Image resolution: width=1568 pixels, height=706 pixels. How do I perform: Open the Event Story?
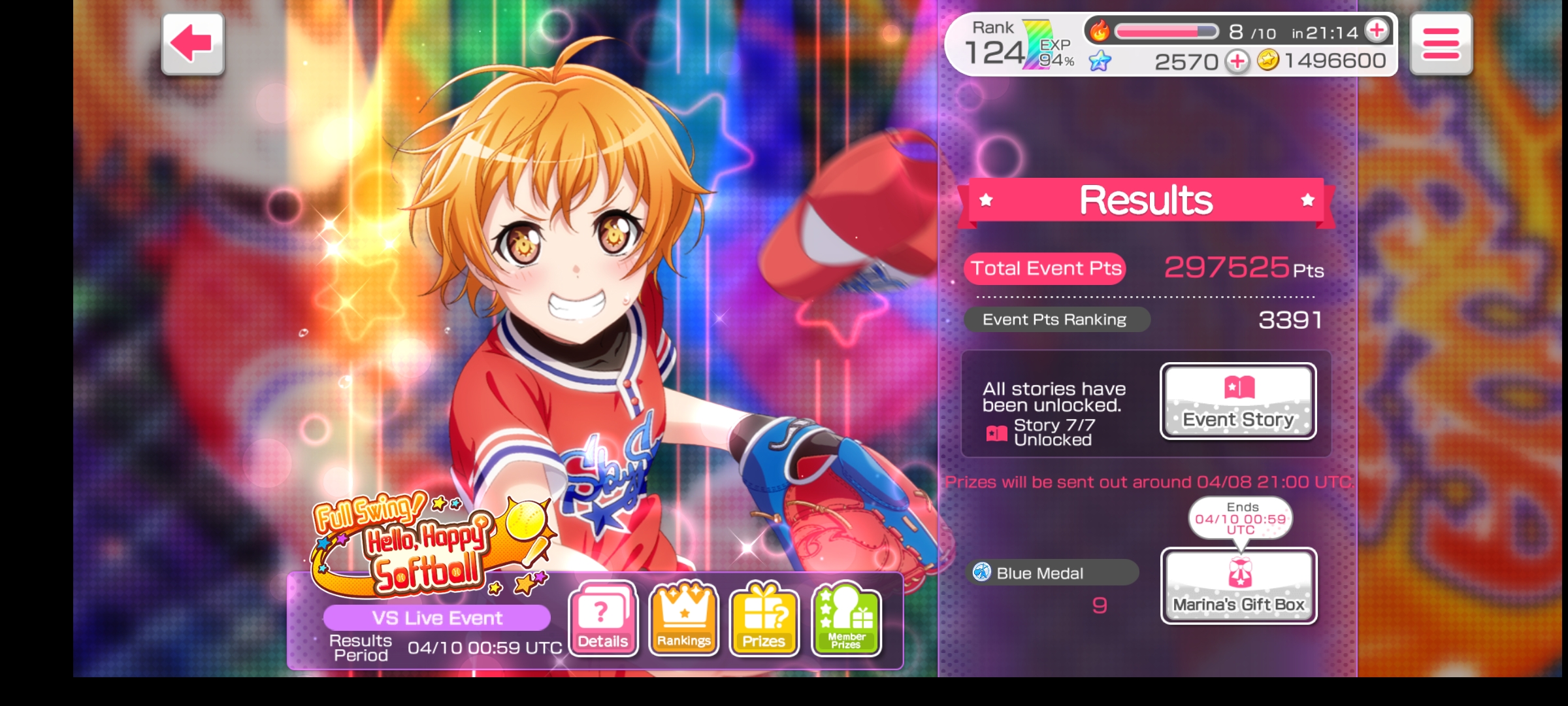coord(1238,401)
